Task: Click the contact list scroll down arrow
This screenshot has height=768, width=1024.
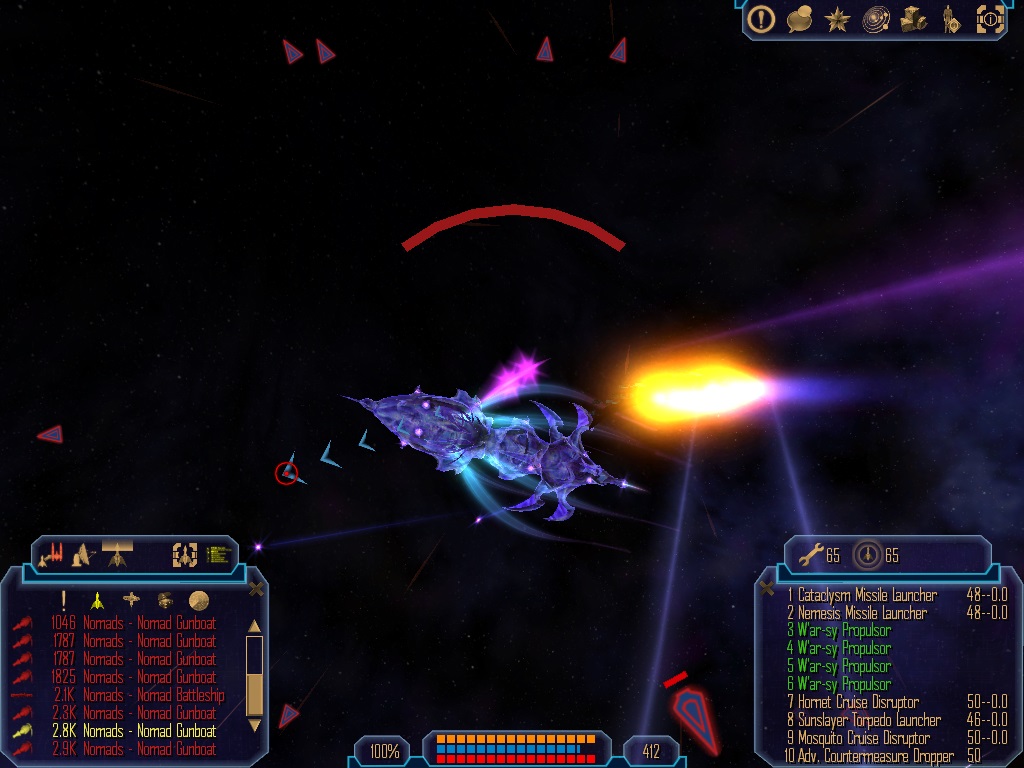Action: 254,724
